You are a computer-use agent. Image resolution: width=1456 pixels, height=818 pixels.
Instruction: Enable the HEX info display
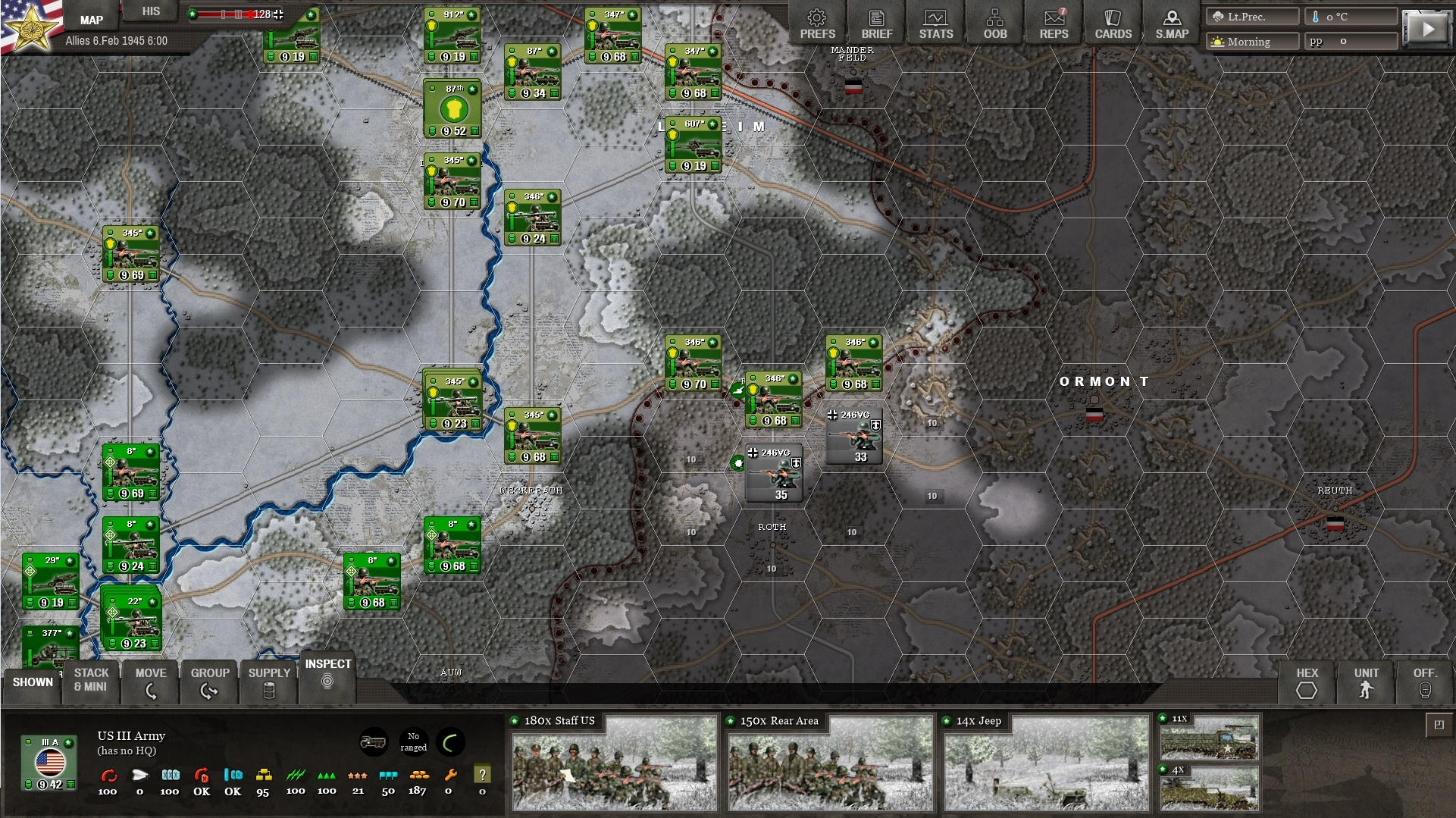click(1307, 683)
